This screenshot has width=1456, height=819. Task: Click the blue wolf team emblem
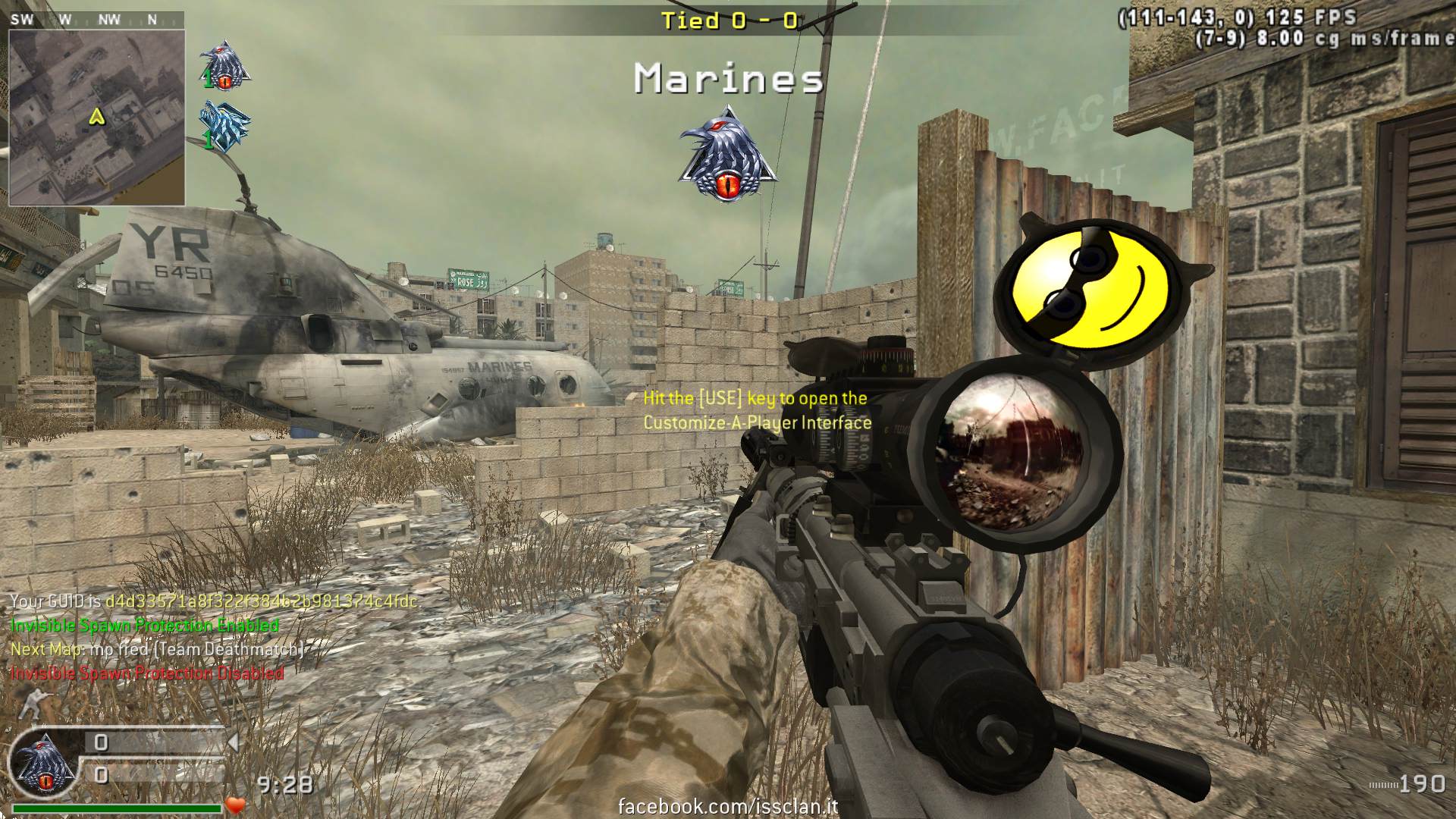pyautogui.click(x=224, y=126)
